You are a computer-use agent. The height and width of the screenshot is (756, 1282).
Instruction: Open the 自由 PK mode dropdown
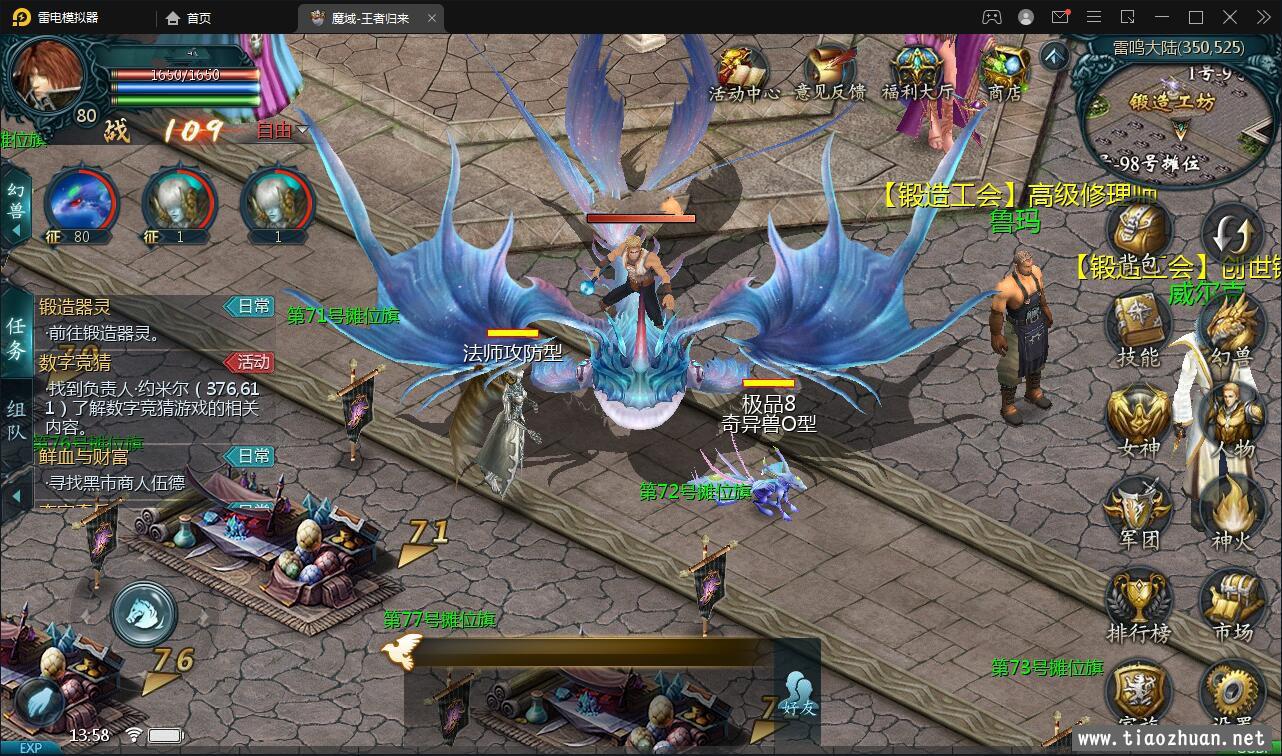281,130
